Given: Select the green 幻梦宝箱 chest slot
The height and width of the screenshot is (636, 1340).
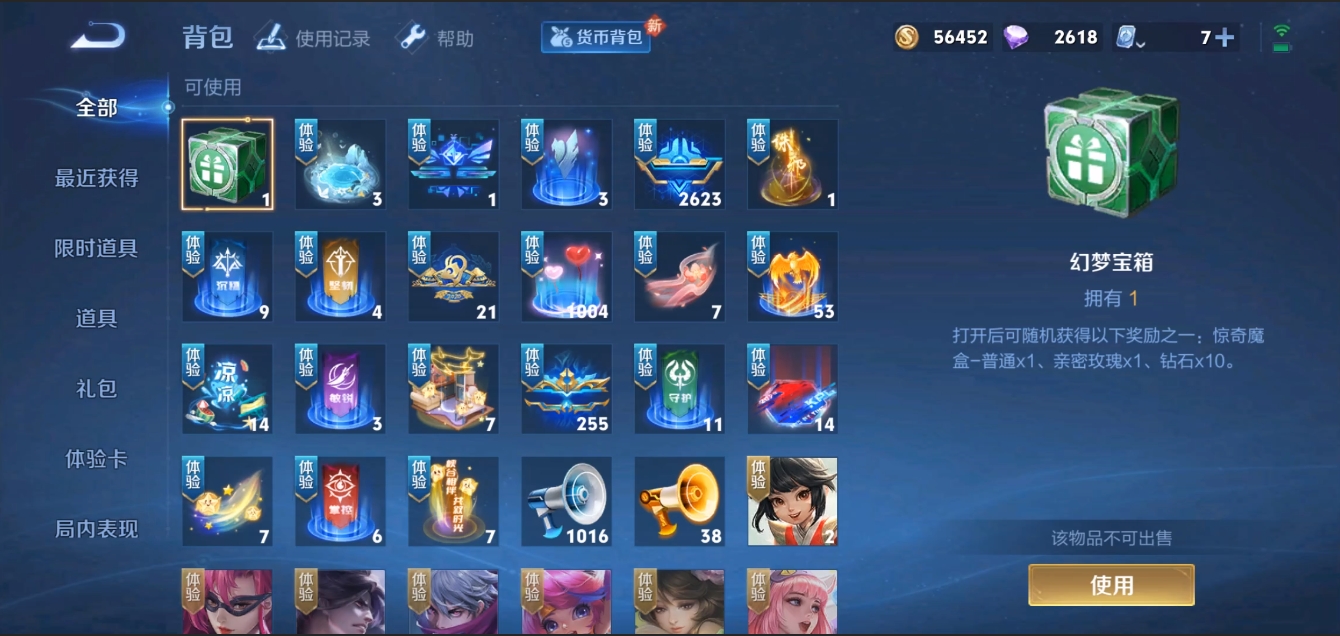Looking at the screenshot, I should [227, 164].
